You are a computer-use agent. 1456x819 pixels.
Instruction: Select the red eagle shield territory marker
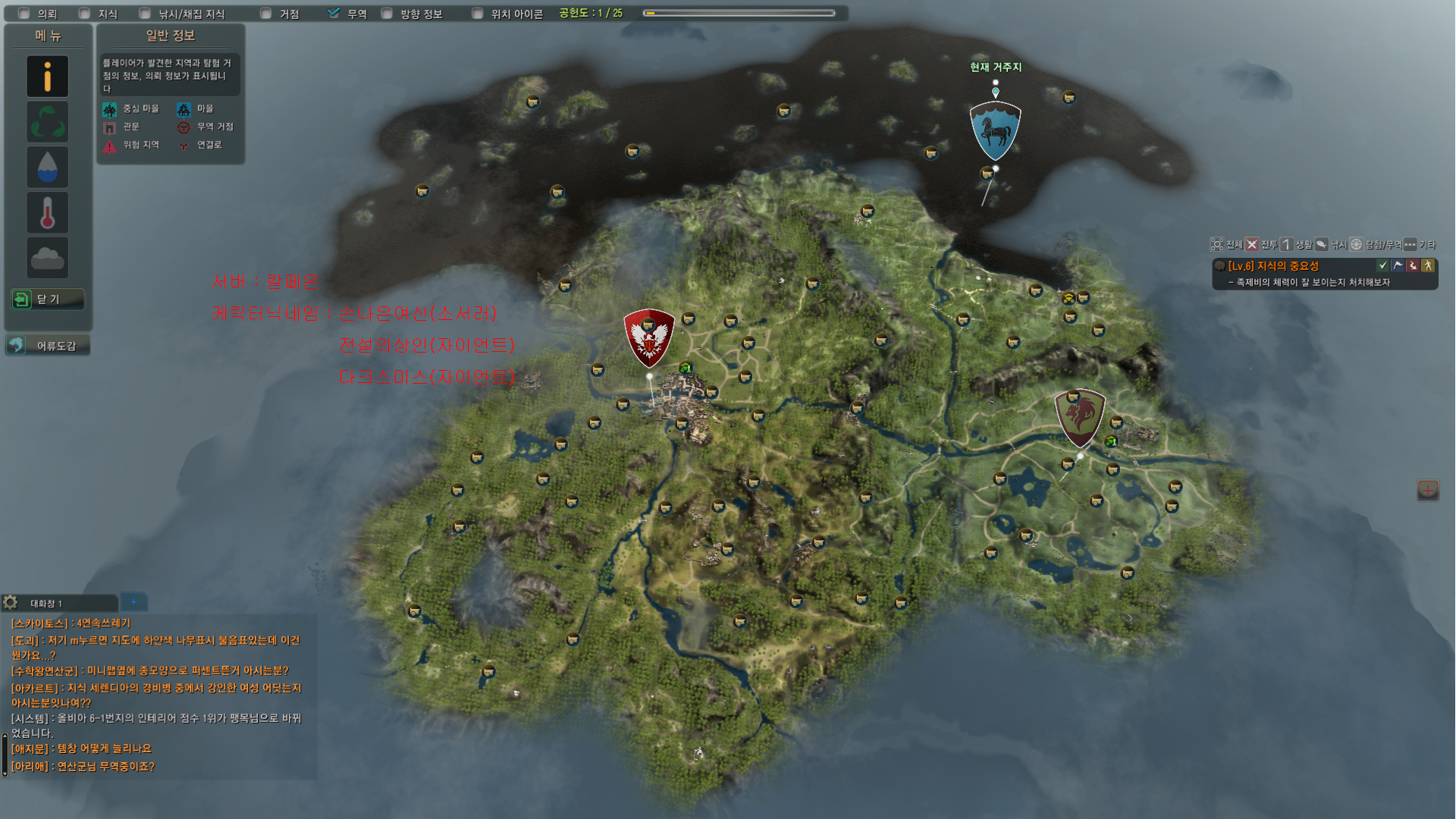click(649, 337)
